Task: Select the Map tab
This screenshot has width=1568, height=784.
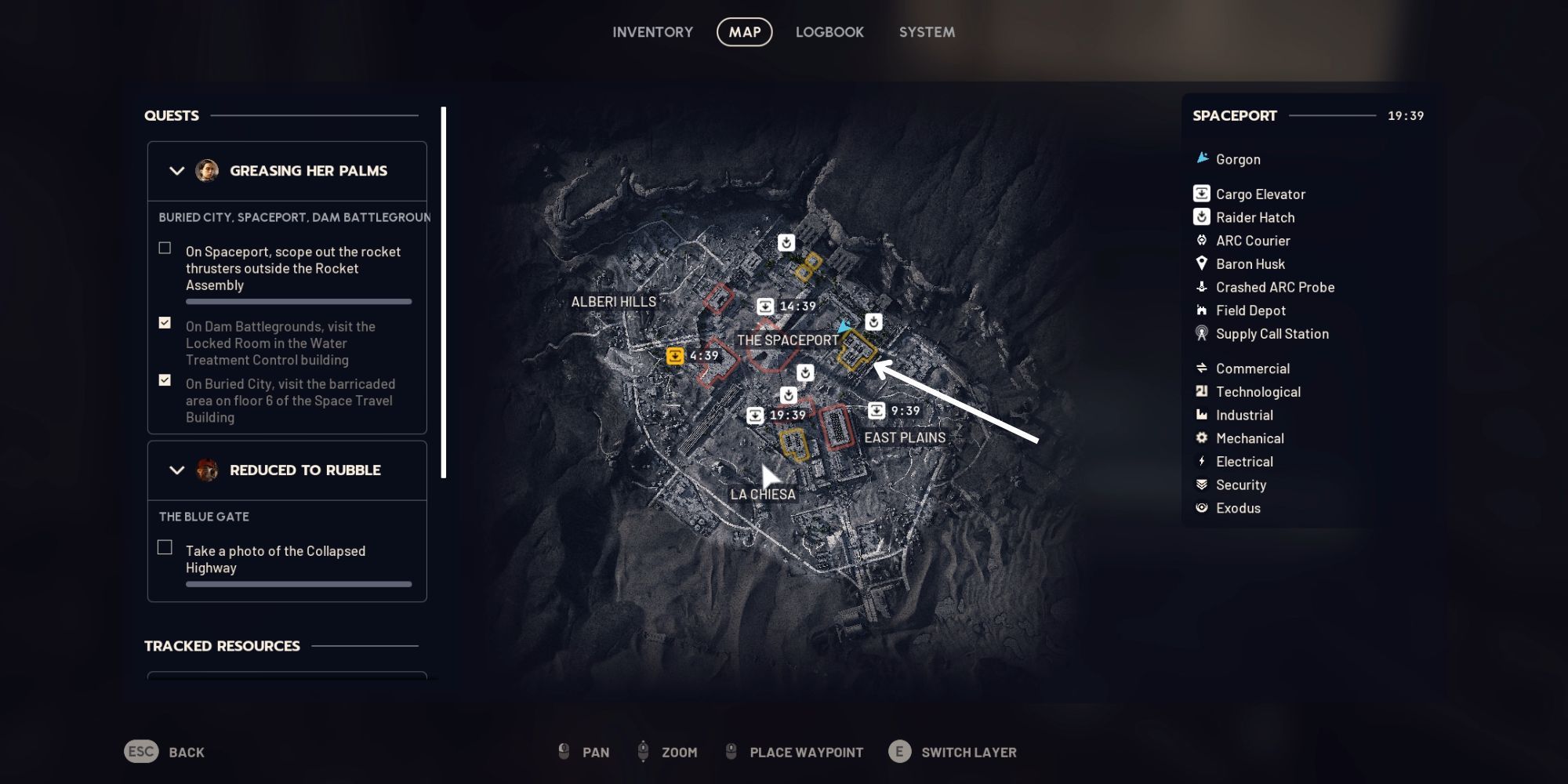Action: click(744, 32)
